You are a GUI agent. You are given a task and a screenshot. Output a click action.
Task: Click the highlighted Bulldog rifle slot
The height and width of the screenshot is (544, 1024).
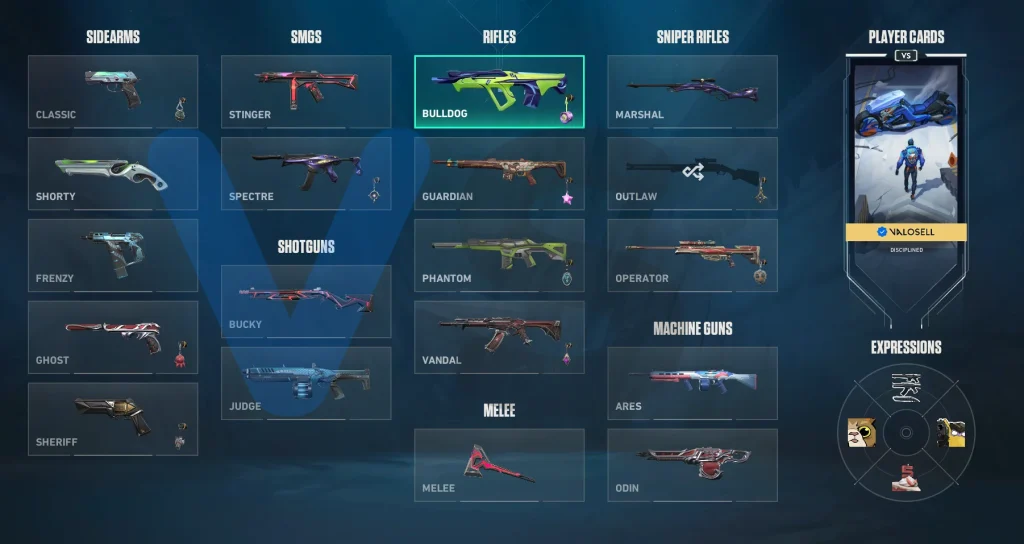tap(499, 92)
